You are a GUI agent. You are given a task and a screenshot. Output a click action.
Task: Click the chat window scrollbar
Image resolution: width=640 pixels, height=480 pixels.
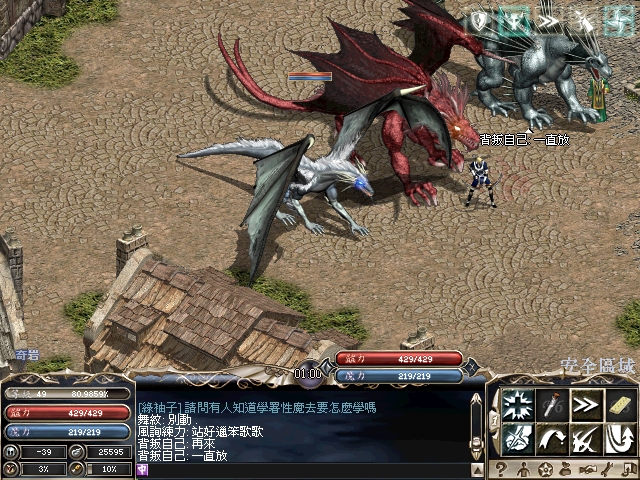point(476,420)
